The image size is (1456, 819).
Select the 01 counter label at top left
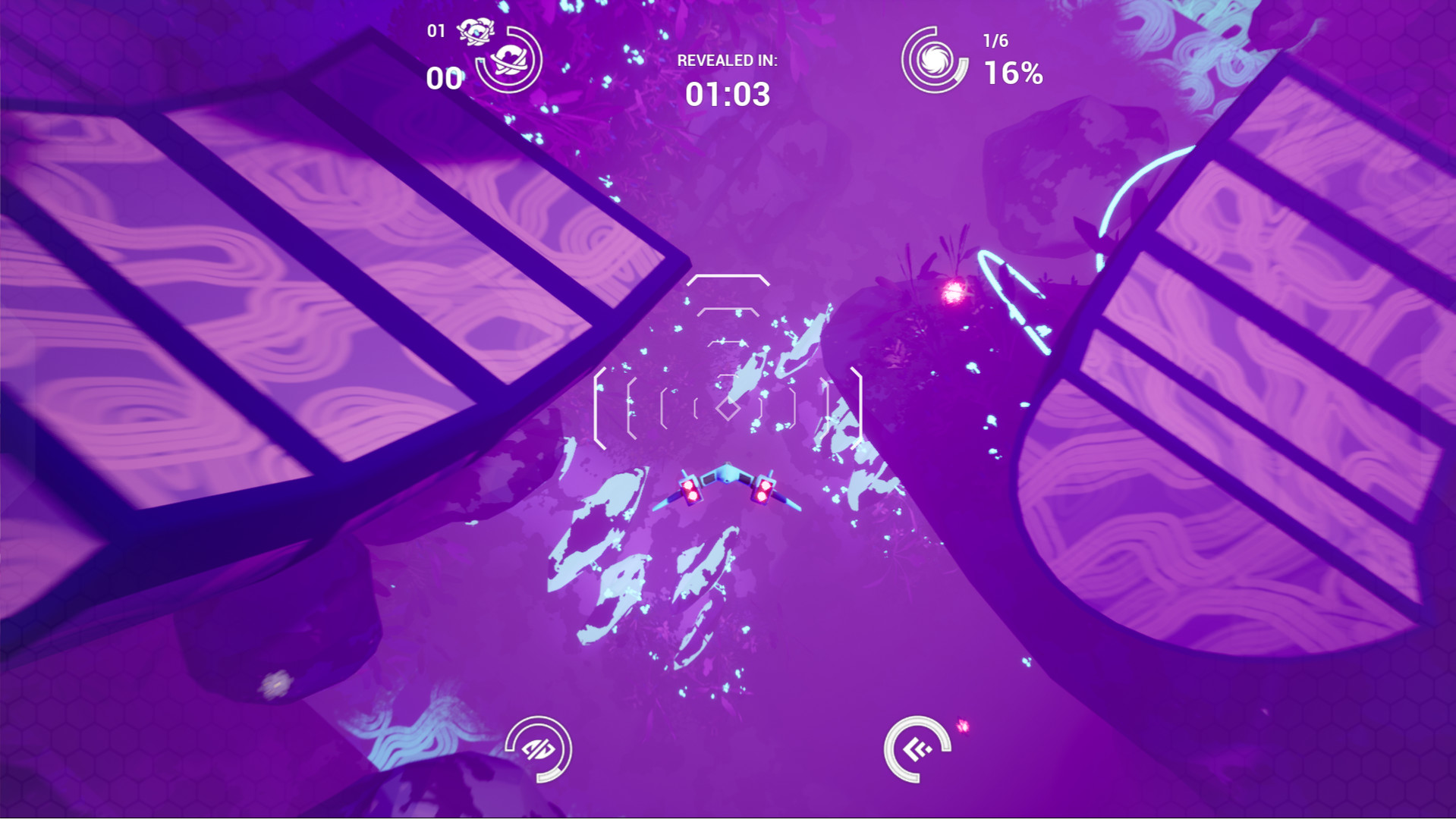[436, 30]
